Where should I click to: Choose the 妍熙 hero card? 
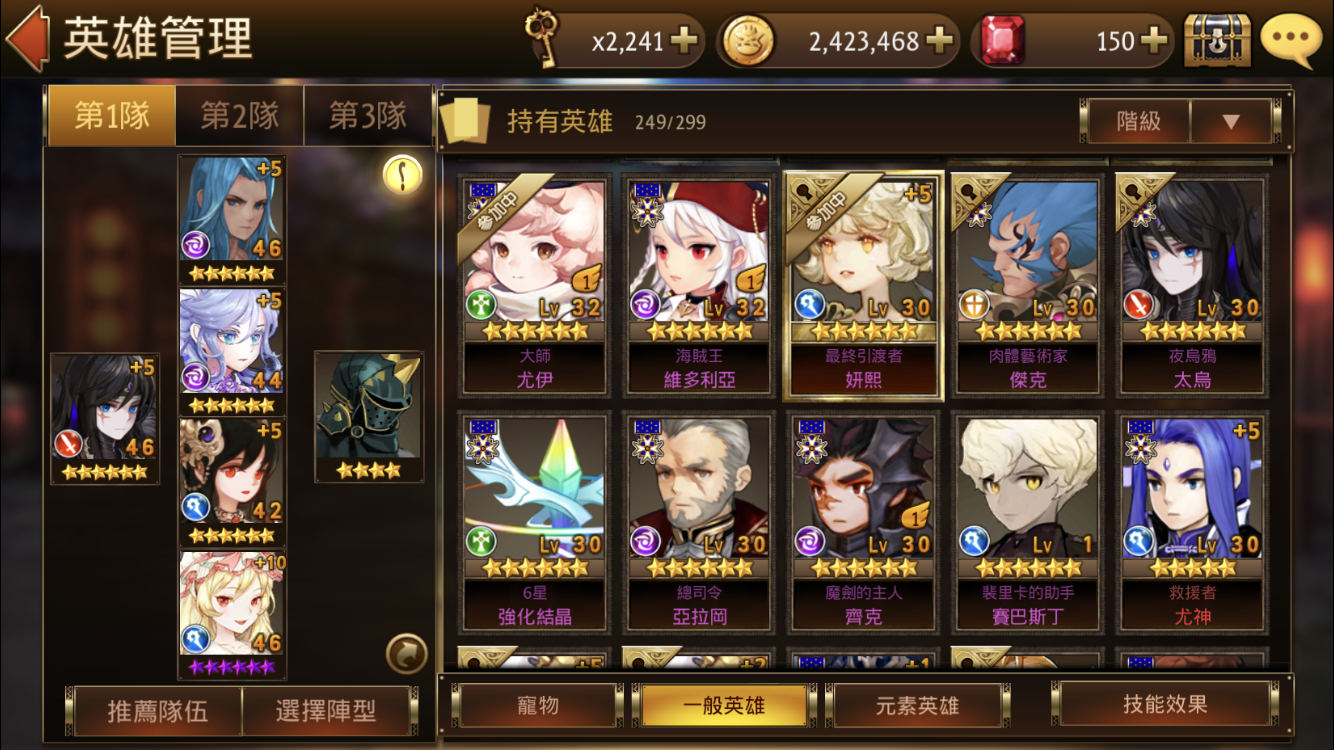click(863, 285)
